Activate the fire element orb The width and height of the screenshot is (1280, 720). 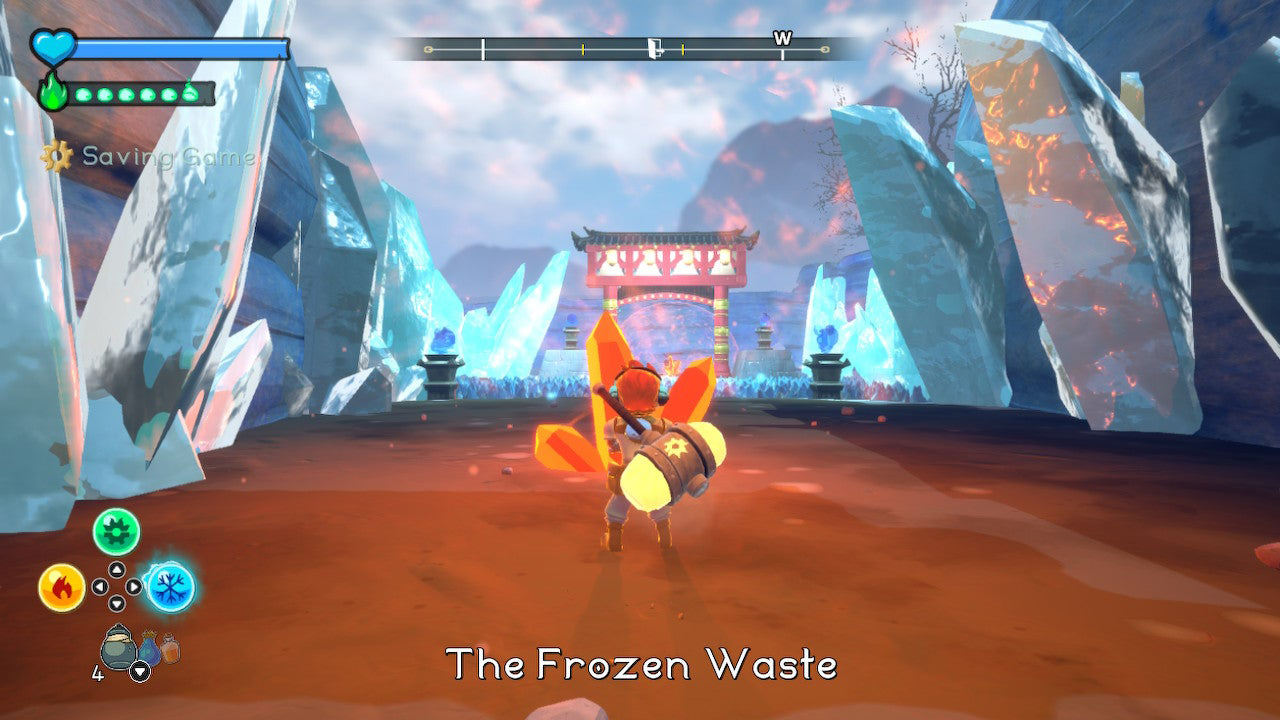pyautogui.click(x=62, y=587)
